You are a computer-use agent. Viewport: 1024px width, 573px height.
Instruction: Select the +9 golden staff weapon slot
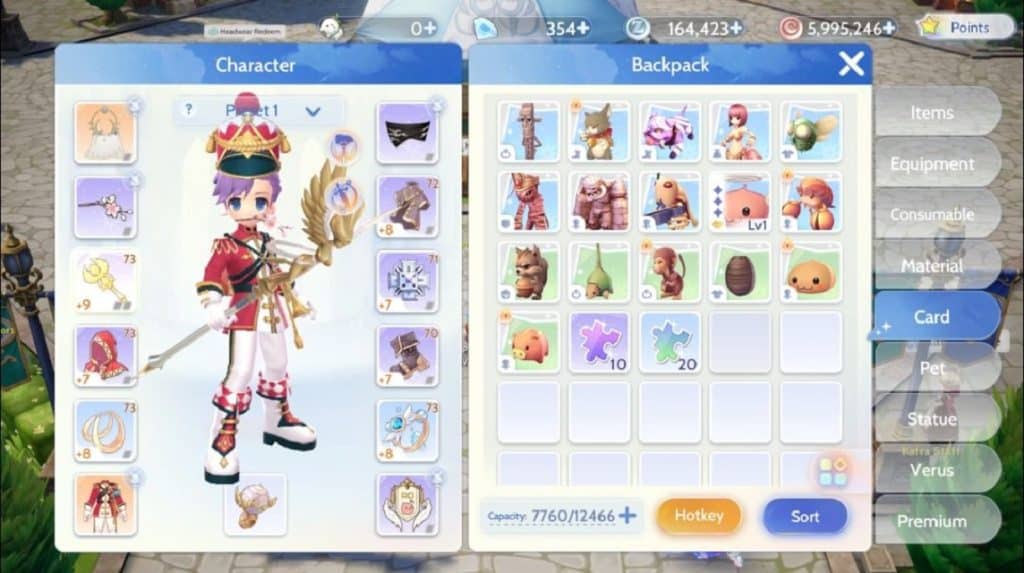105,281
